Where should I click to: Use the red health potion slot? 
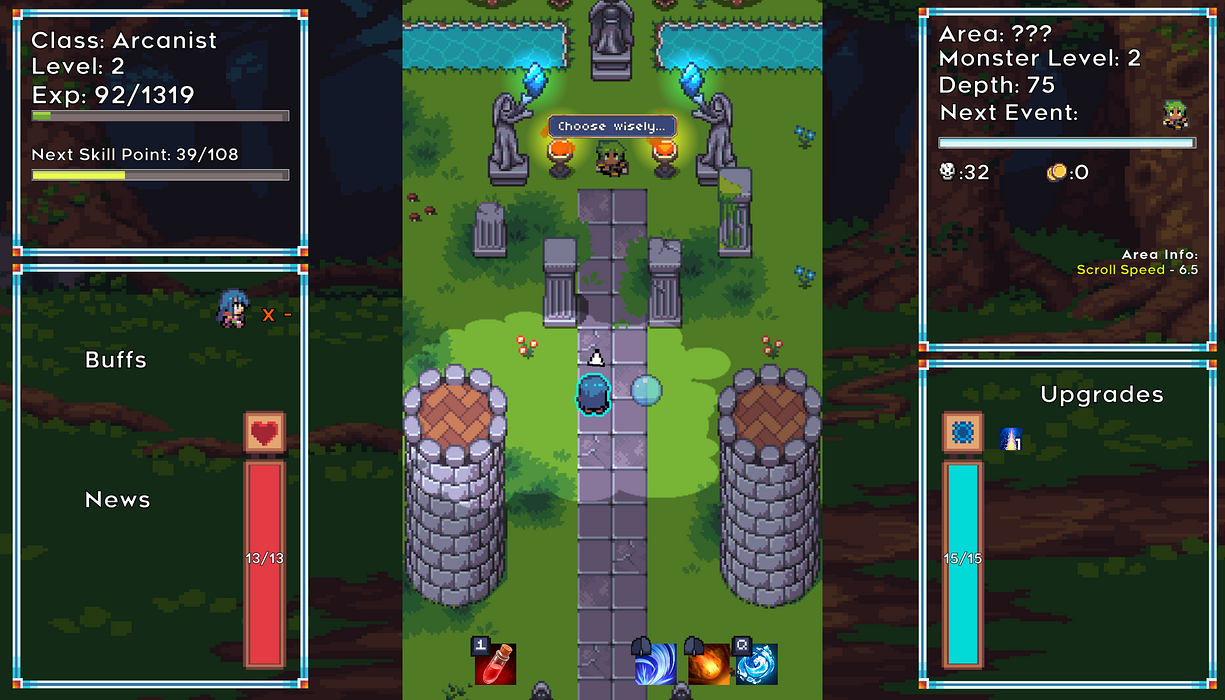tap(495, 664)
